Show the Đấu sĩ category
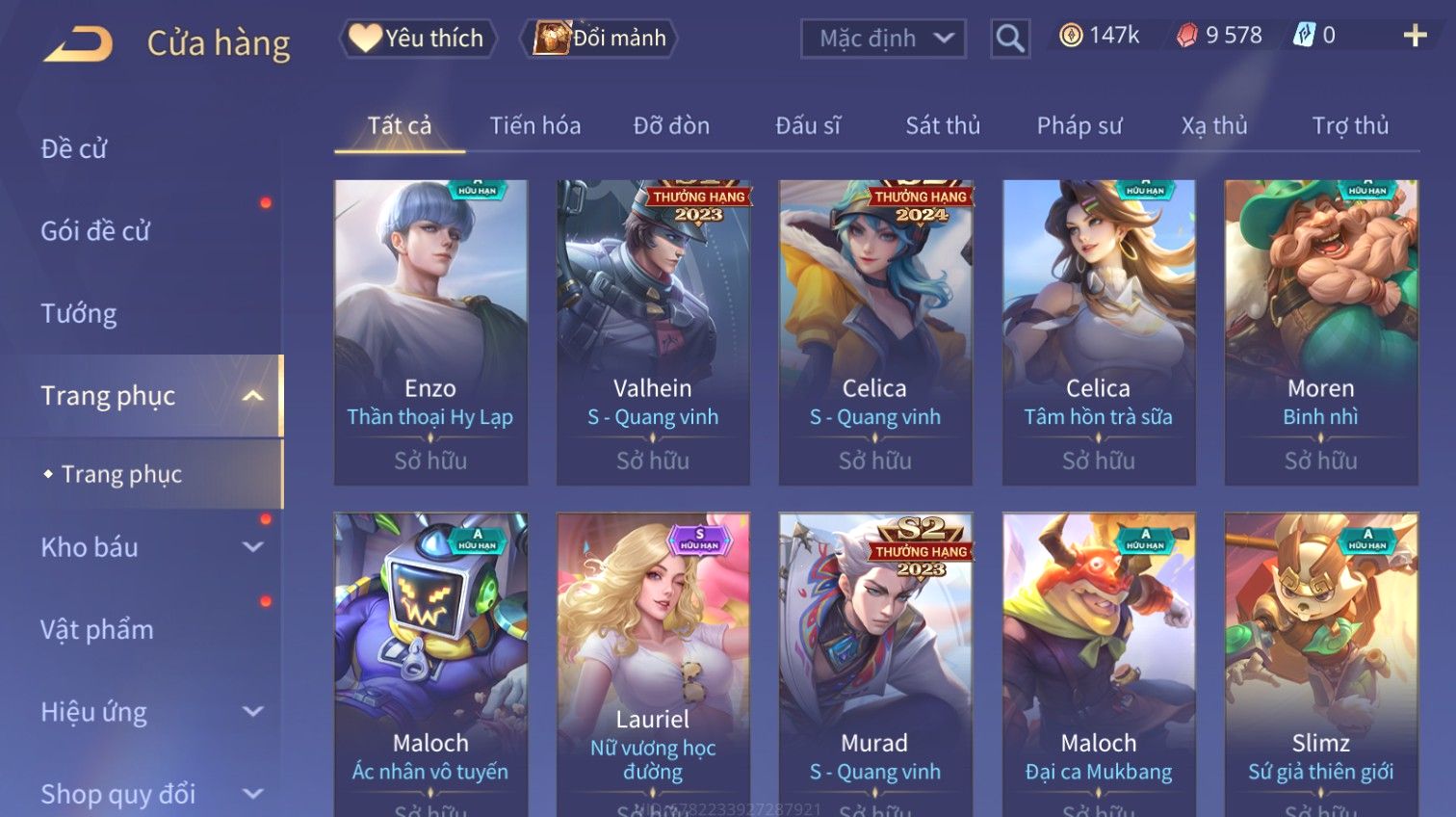This screenshot has width=1456, height=817. [x=808, y=126]
